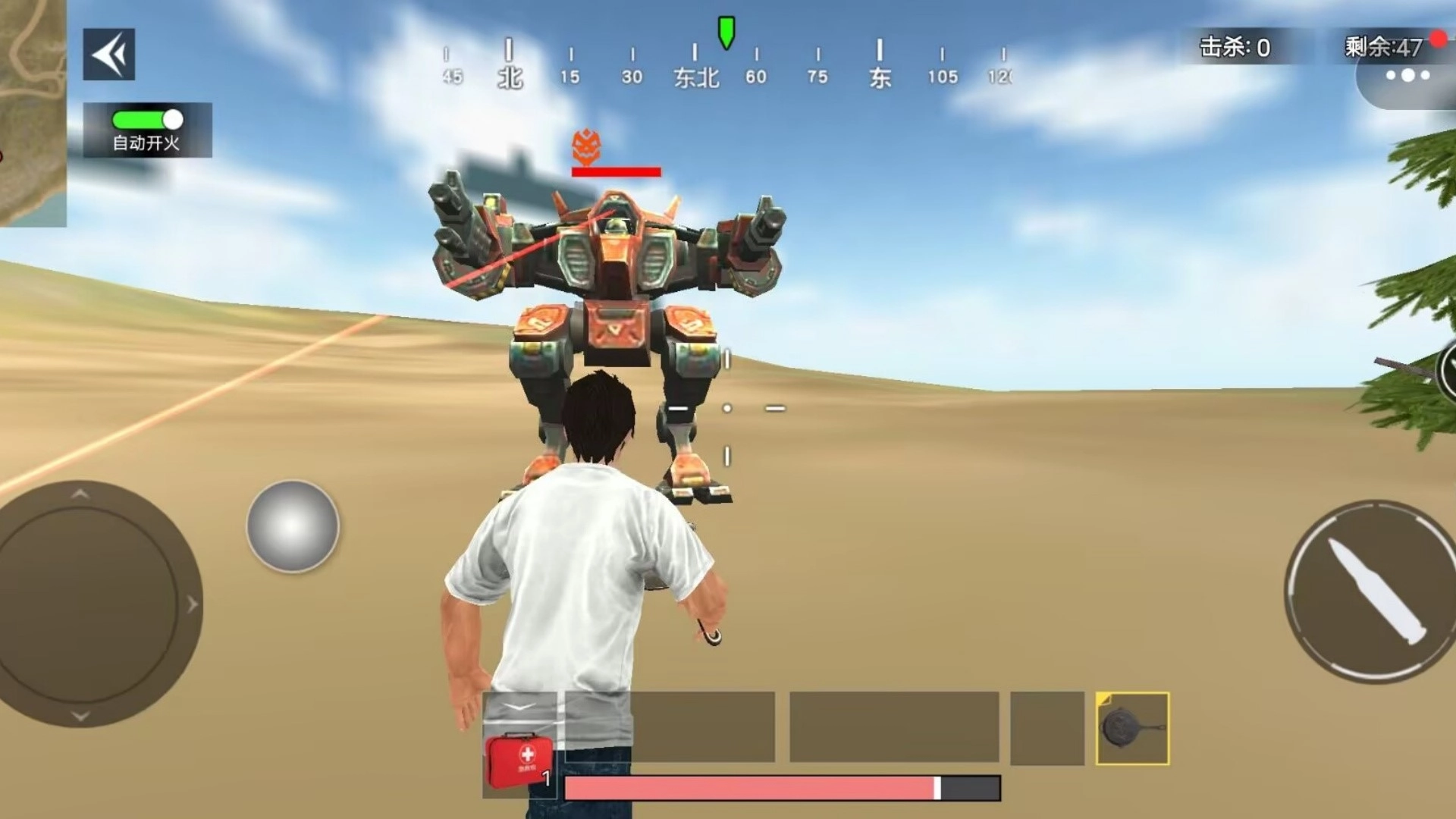
Task: Click the enemy's red health bar
Action: tap(615, 171)
